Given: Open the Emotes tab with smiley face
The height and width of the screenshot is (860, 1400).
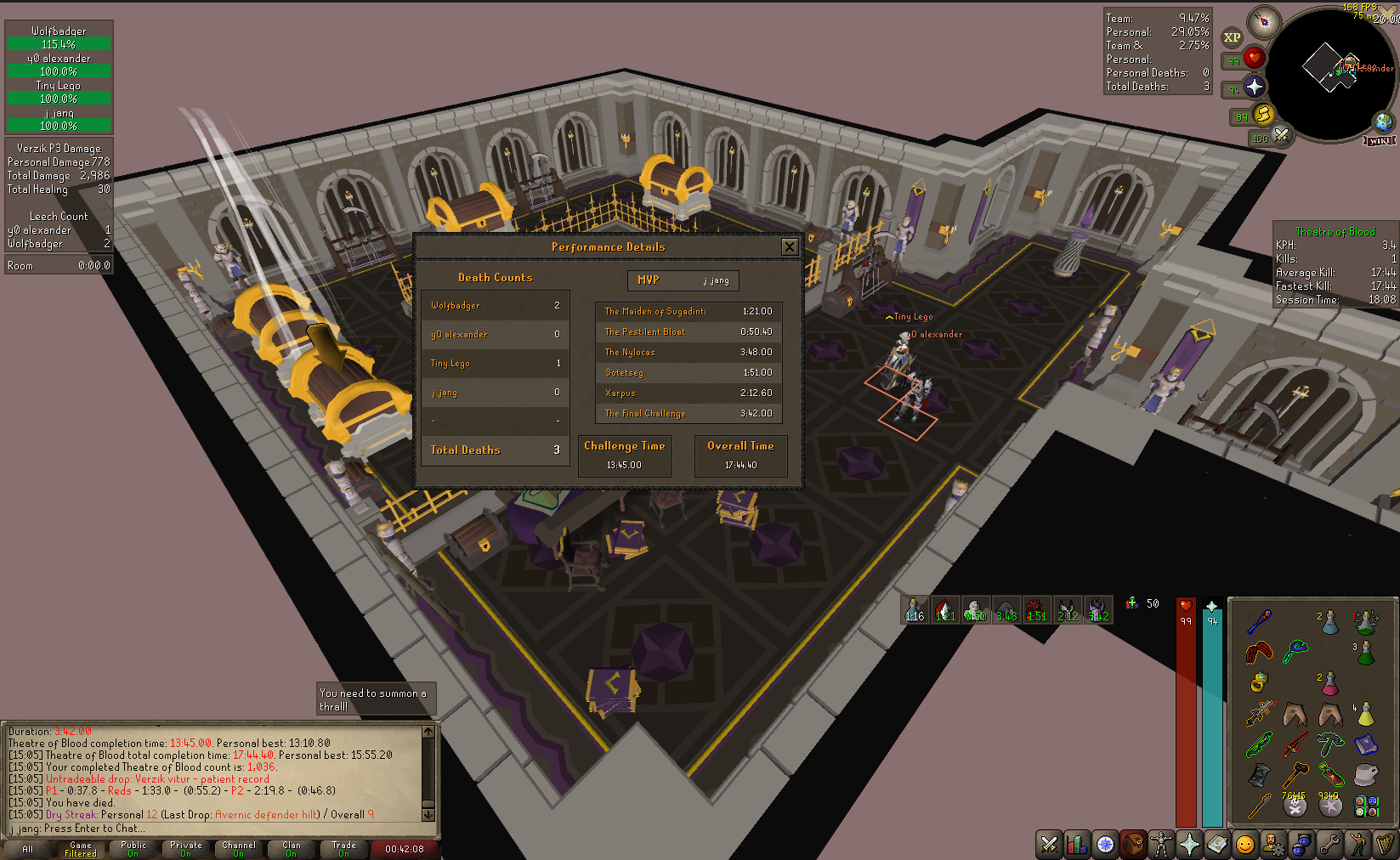Looking at the screenshot, I should coord(1245,844).
